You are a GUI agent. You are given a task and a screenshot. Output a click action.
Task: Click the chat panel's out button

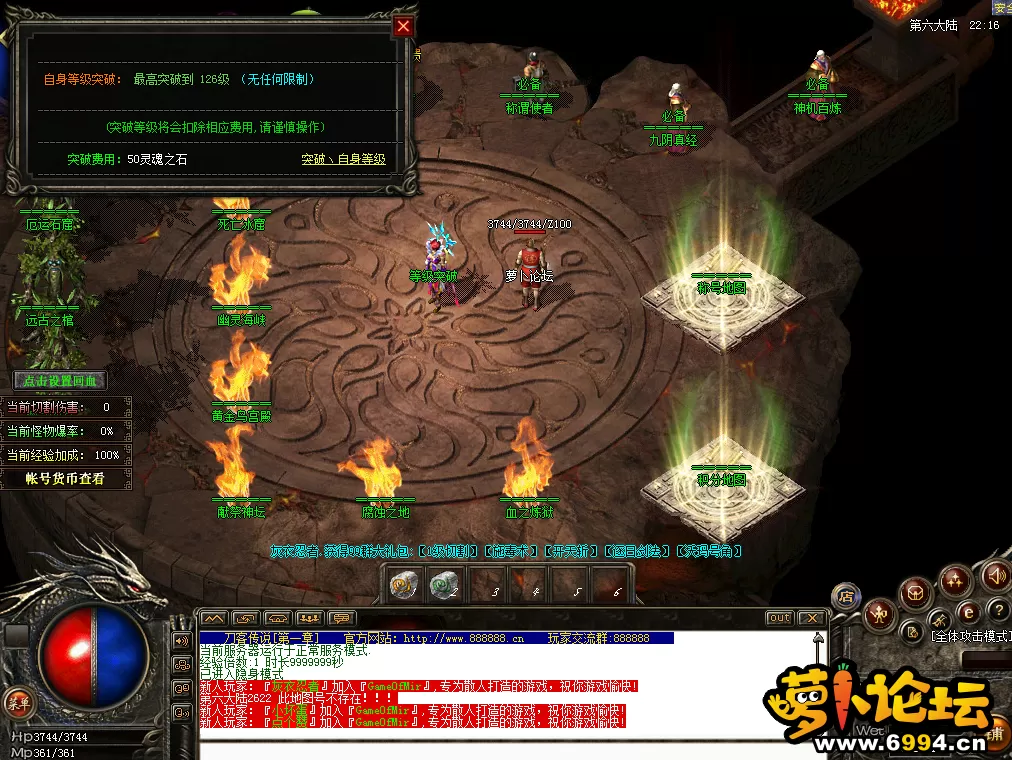coord(779,618)
